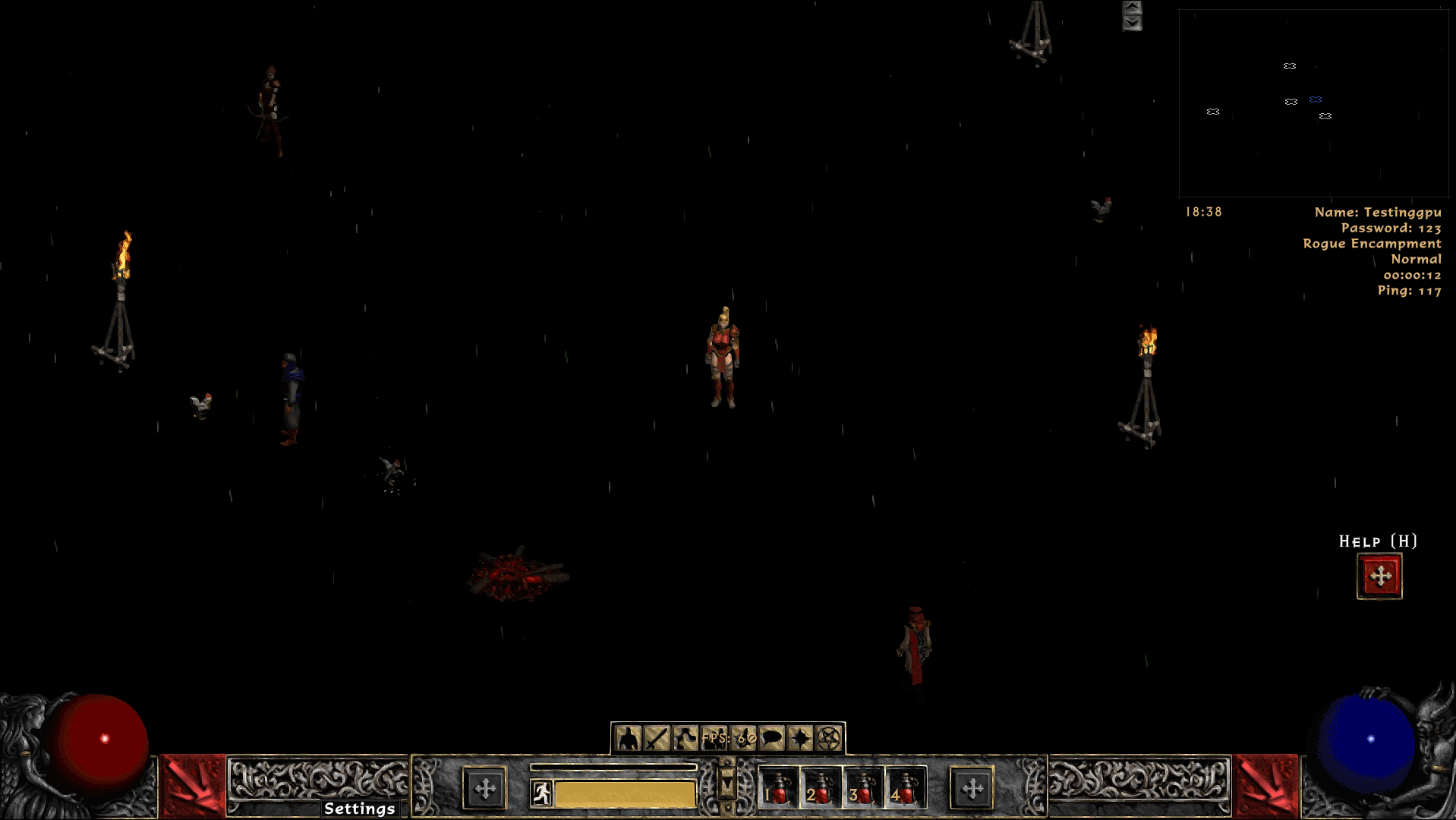The height and width of the screenshot is (820, 1456).
Task: Open the quest log star icon
Action: [801, 738]
